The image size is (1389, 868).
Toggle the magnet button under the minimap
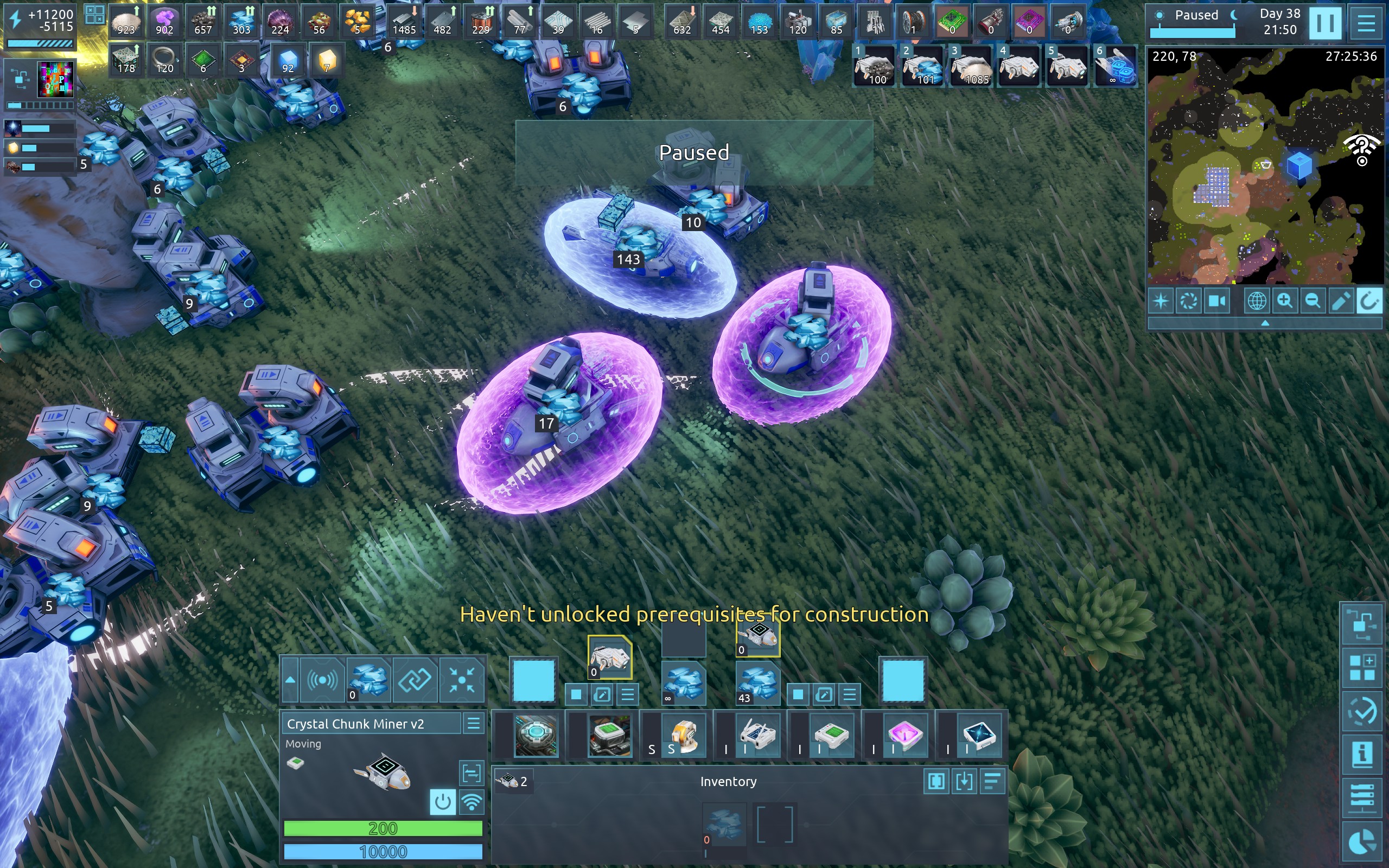point(1368,301)
